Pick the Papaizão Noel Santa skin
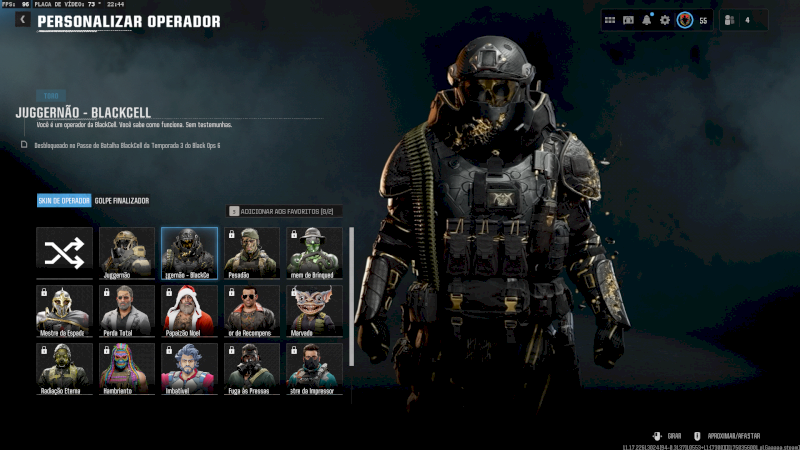 tap(189, 311)
